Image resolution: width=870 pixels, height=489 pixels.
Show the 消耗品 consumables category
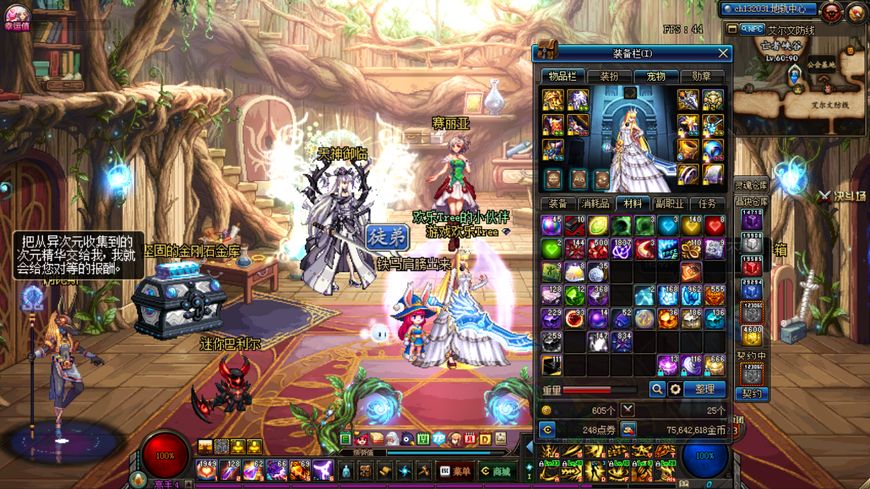click(x=595, y=203)
